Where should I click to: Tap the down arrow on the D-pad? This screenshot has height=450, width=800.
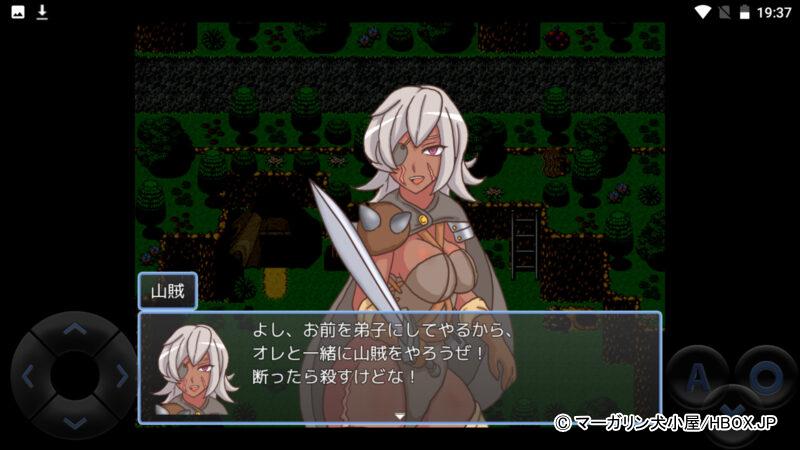(74, 422)
